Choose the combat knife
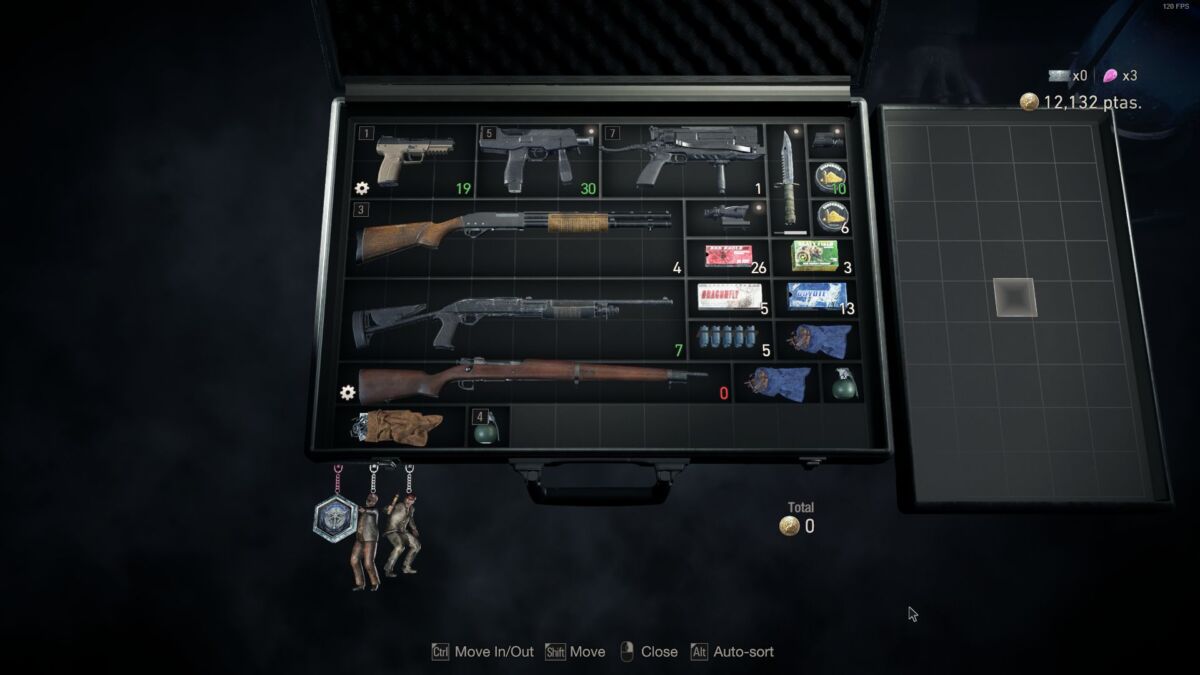 [x=787, y=177]
